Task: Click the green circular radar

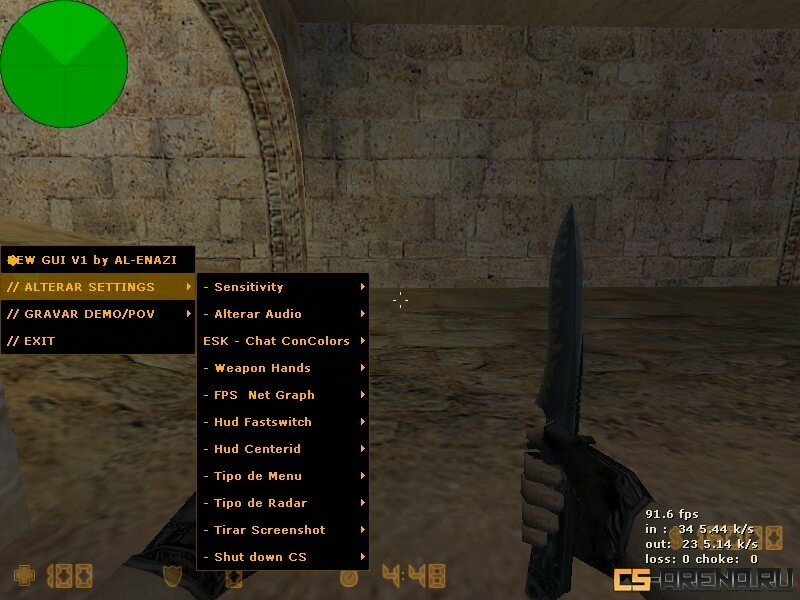Action: pyautogui.click(x=64, y=64)
